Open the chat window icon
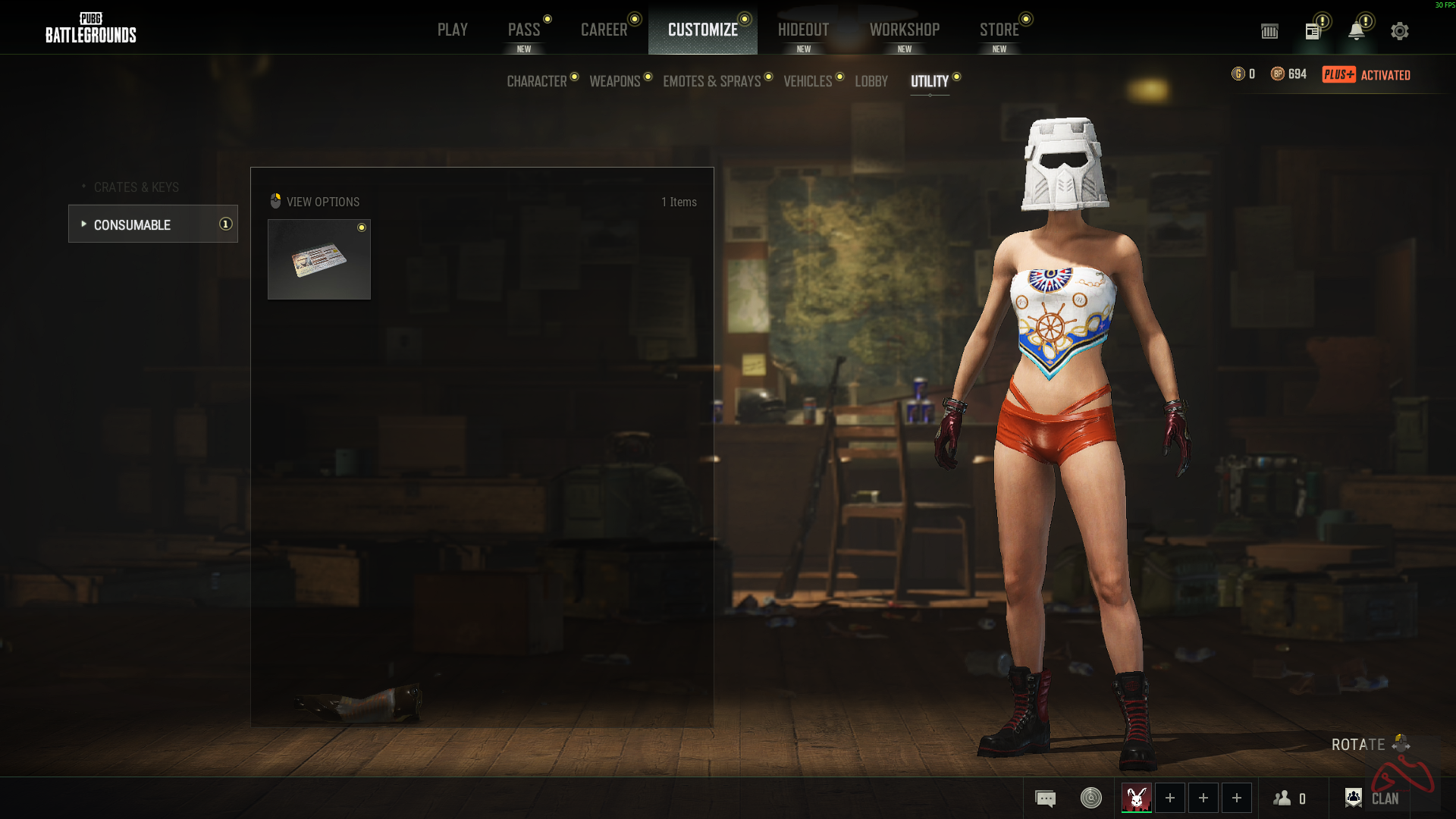 [1045, 799]
